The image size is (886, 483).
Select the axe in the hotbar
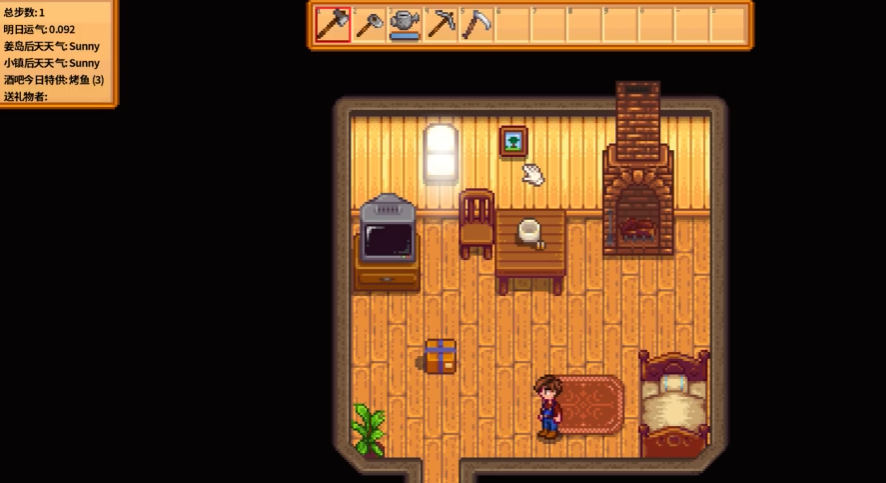click(x=333, y=24)
